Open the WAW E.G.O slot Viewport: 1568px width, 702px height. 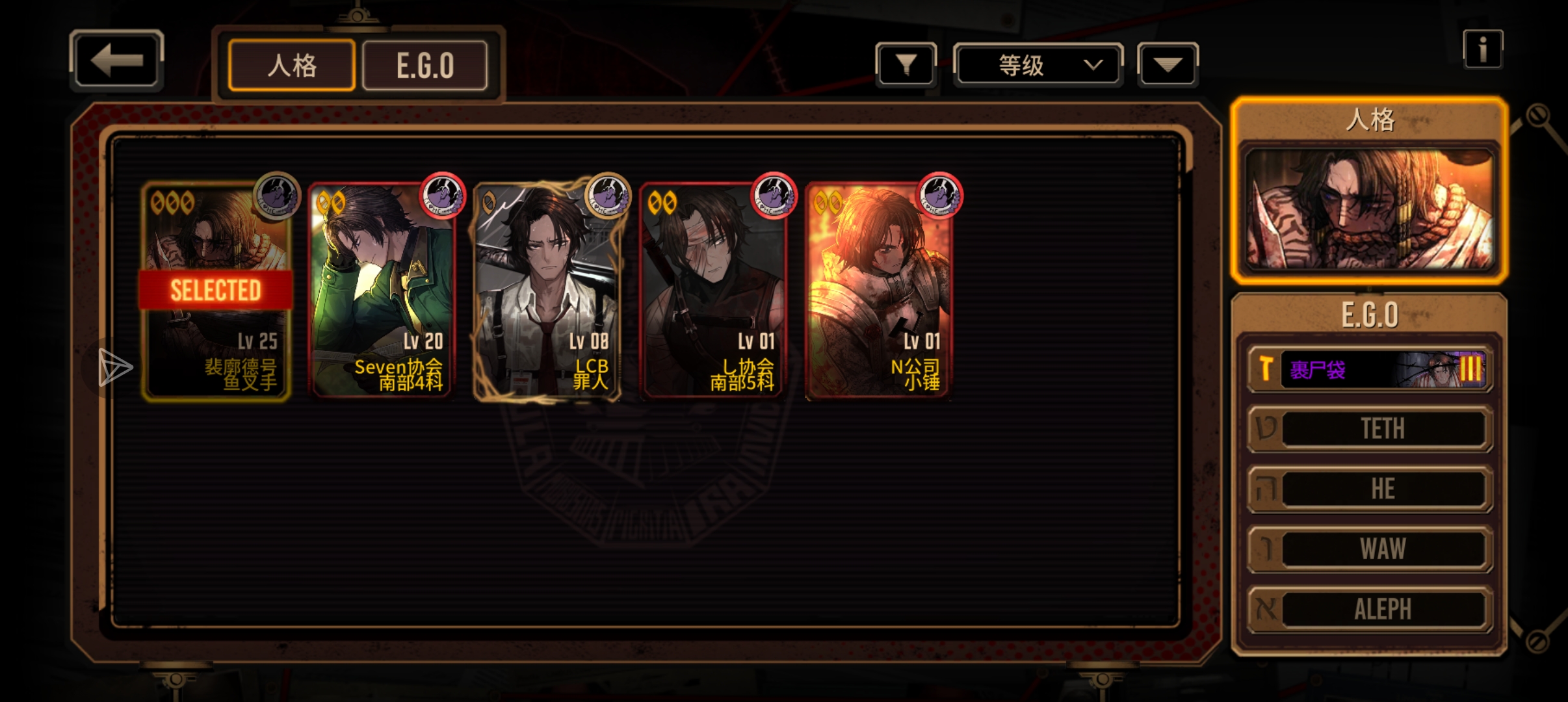(x=1370, y=549)
